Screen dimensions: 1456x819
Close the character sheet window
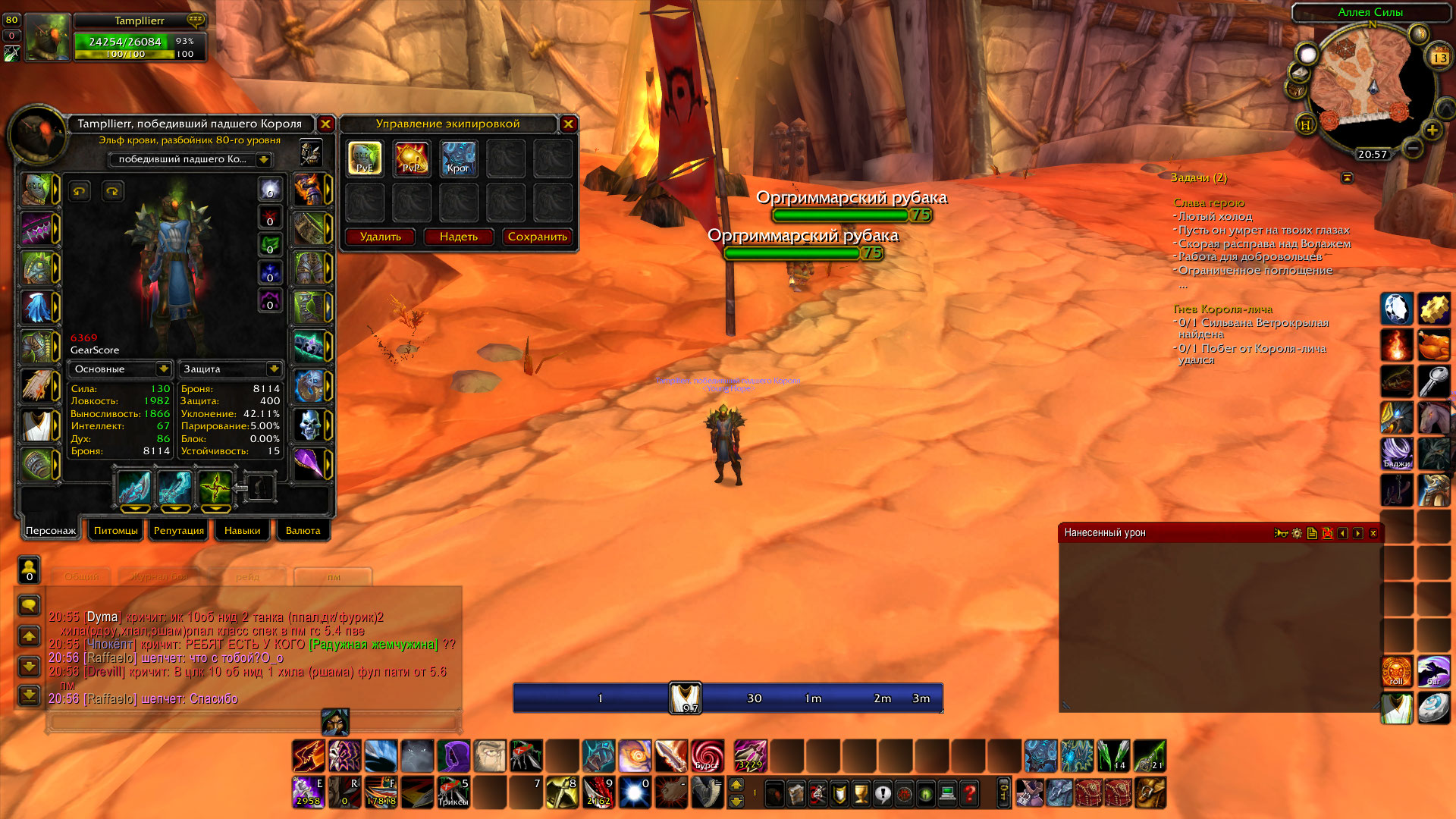pos(325,124)
